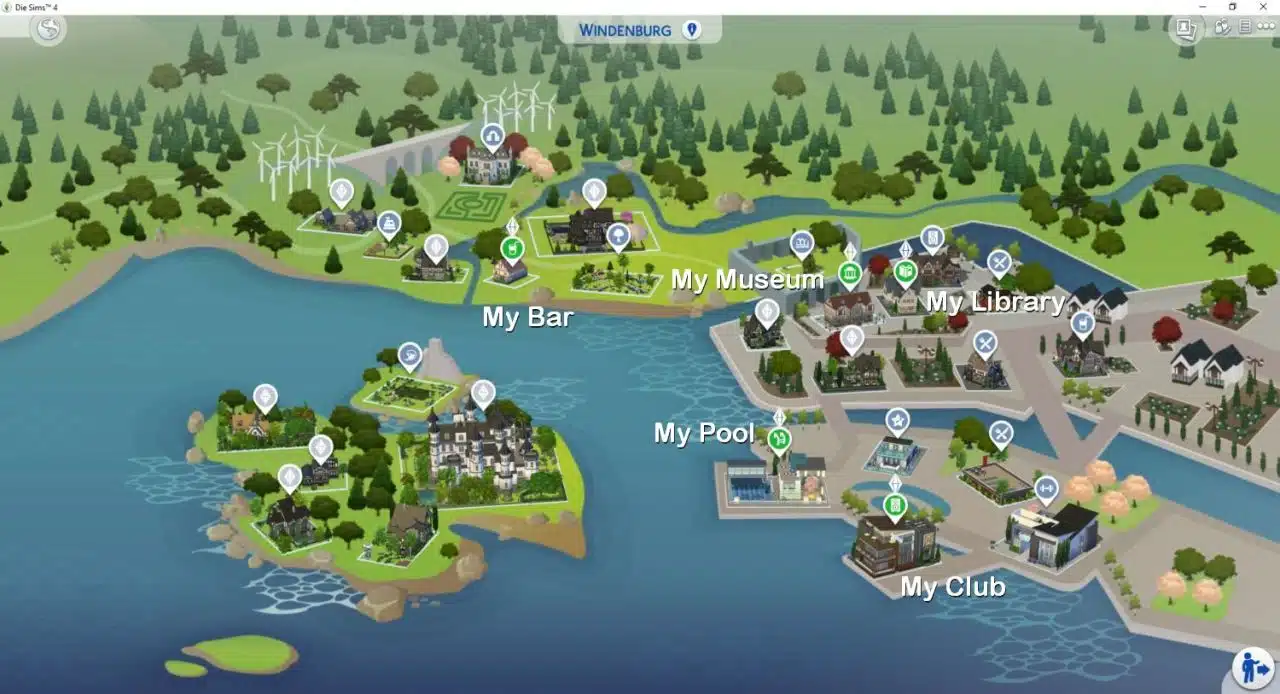1280x694 pixels.
Task: Open the manage households icon
Action: point(1222,27)
